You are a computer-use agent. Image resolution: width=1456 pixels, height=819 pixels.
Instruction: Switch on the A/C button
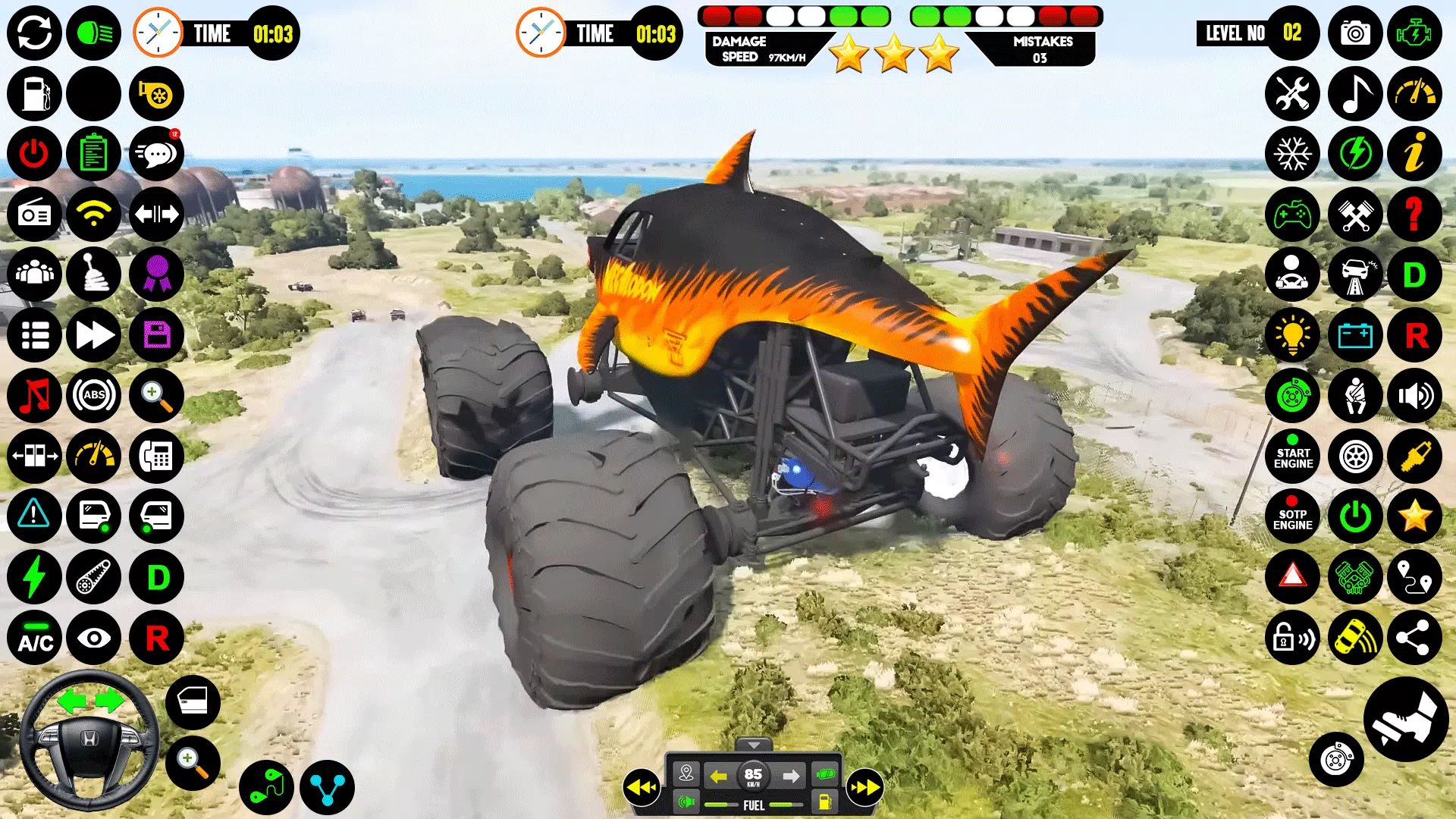(34, 638)
